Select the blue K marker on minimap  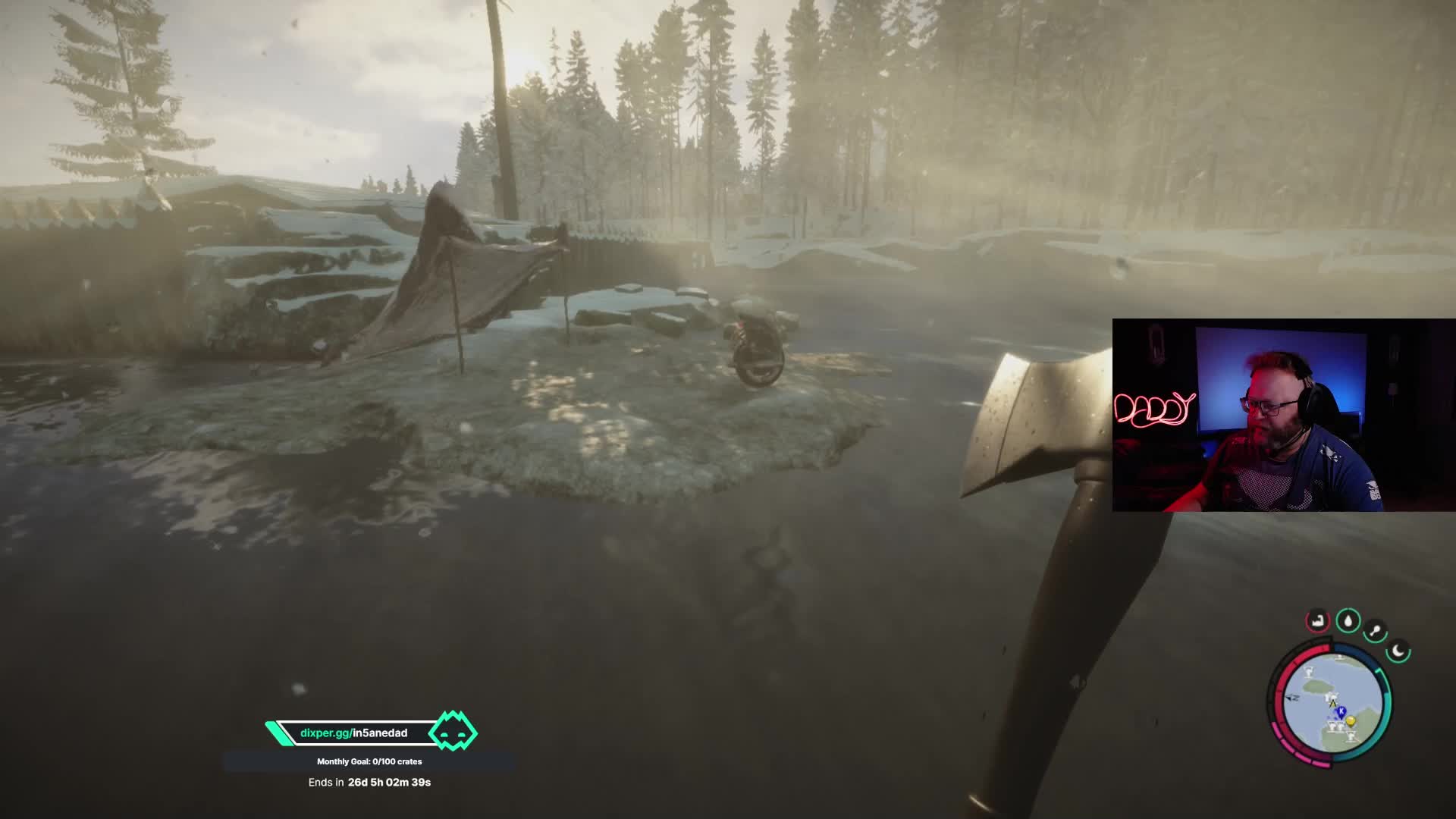click(1341, 711)
